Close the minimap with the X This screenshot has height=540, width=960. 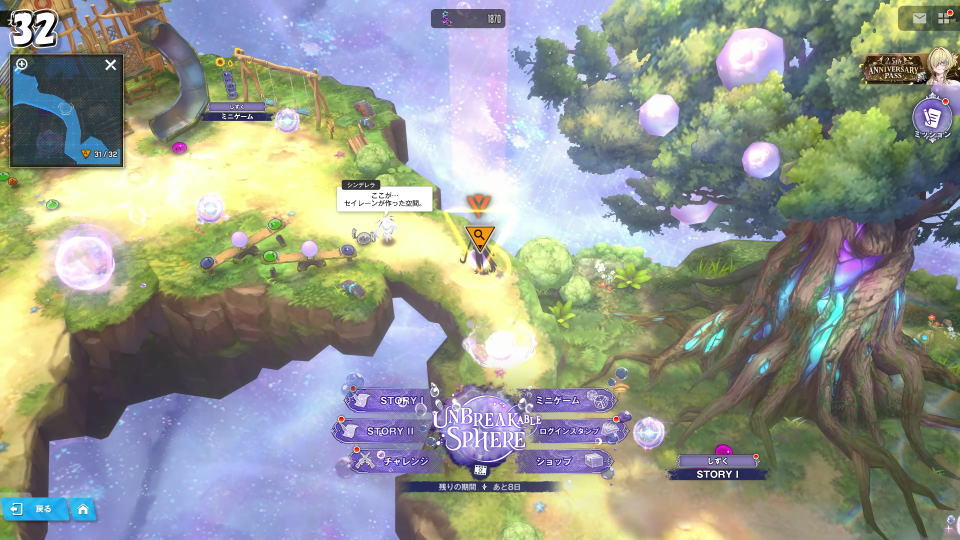111,65
